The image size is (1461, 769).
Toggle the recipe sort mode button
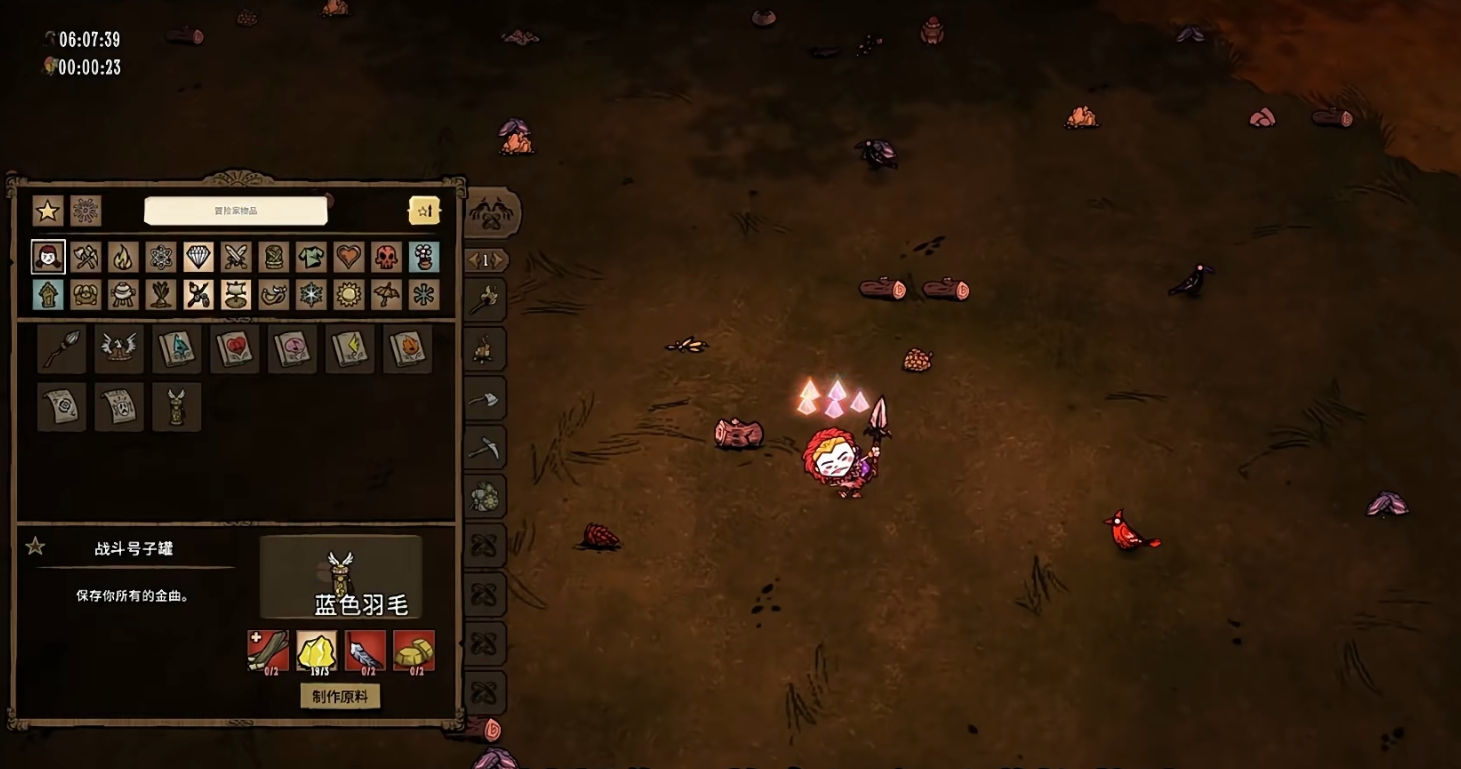(424, 210)
